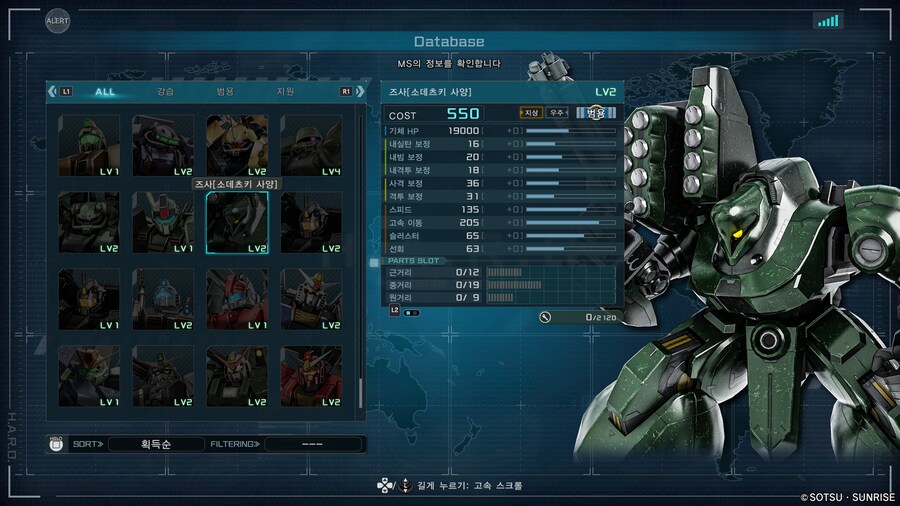Image resolution: width=900 pixels, height=506 pixels.
Task: Choose the highlighted 조사[소데츠키 사양] tile
Action: tap(237, 222)
